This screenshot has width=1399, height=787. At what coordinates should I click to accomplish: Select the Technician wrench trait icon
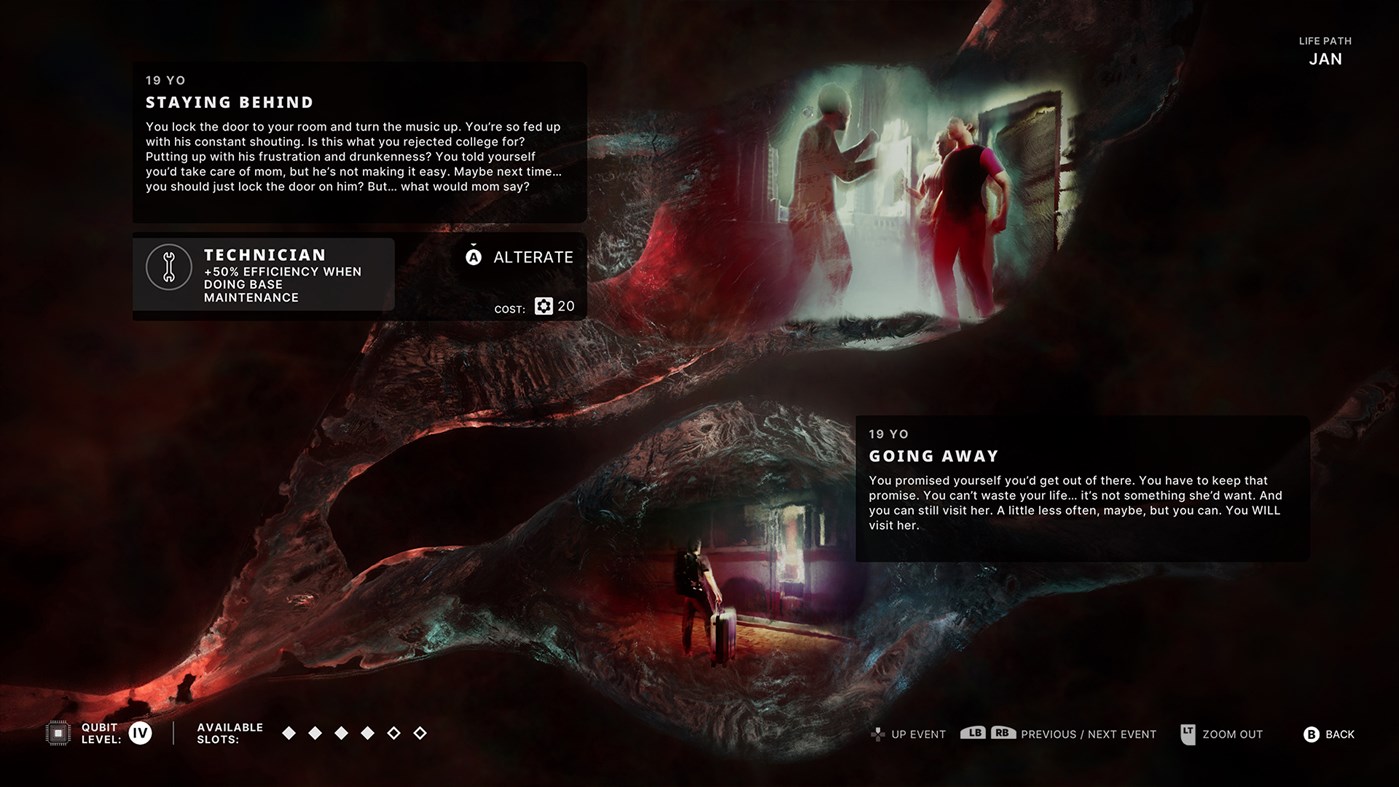[168, 267]
